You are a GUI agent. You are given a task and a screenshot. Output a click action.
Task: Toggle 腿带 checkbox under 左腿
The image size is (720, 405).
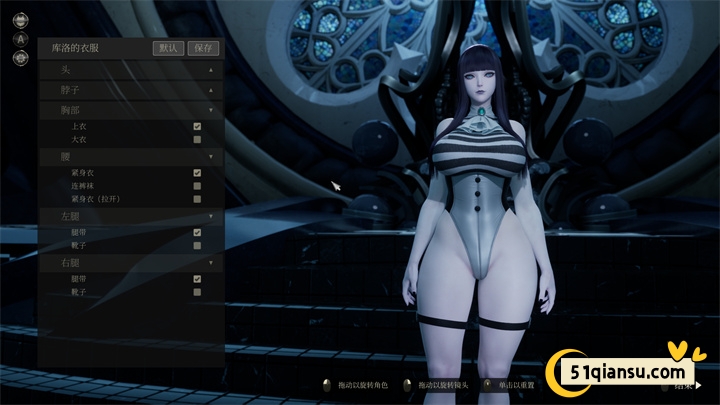coord(197,232)
